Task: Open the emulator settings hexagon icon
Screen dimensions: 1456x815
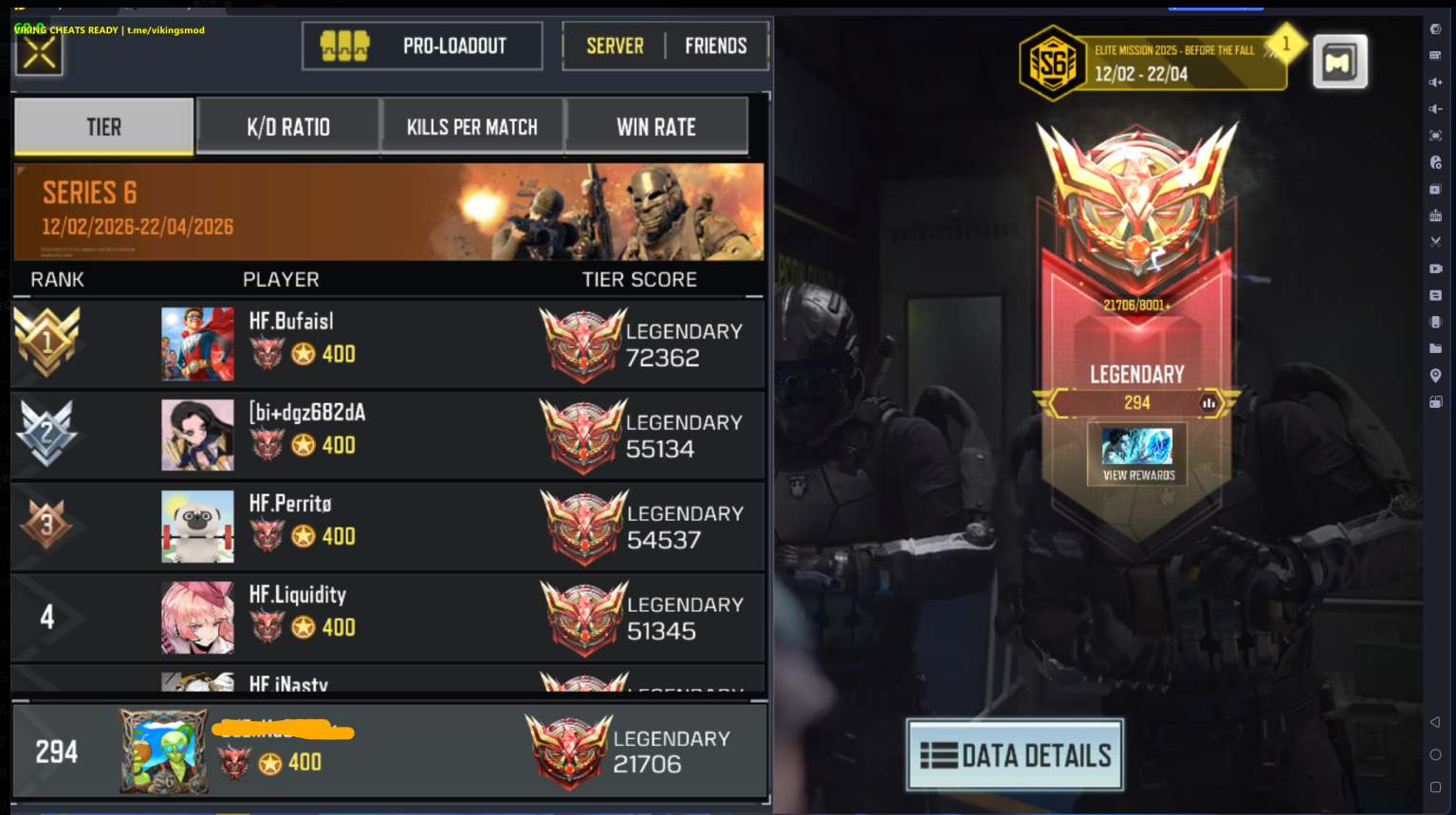Action: pyautogui.click(x=1435, y=28)
